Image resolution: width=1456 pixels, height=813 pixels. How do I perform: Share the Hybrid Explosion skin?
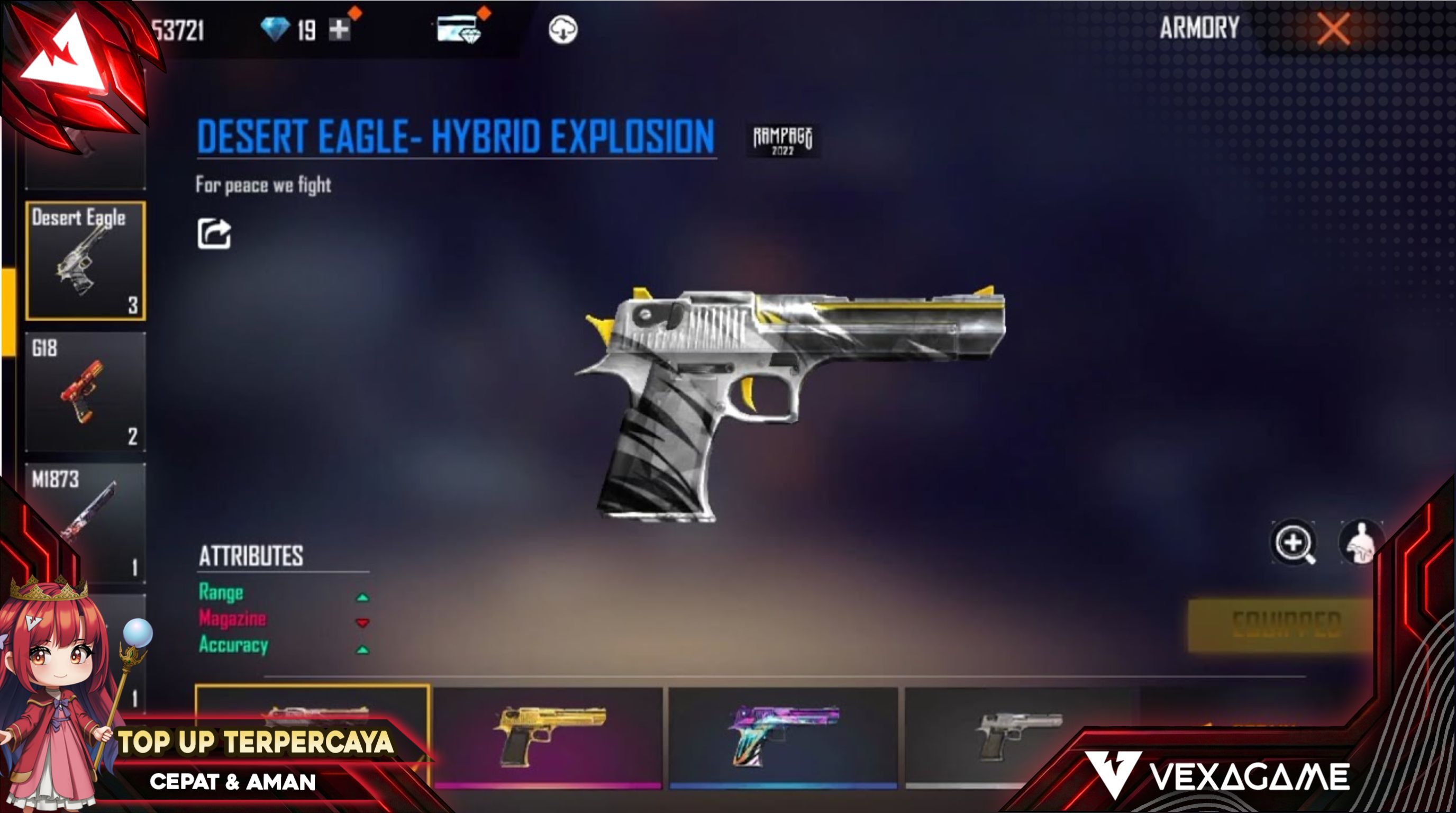(x=214, y=233)
